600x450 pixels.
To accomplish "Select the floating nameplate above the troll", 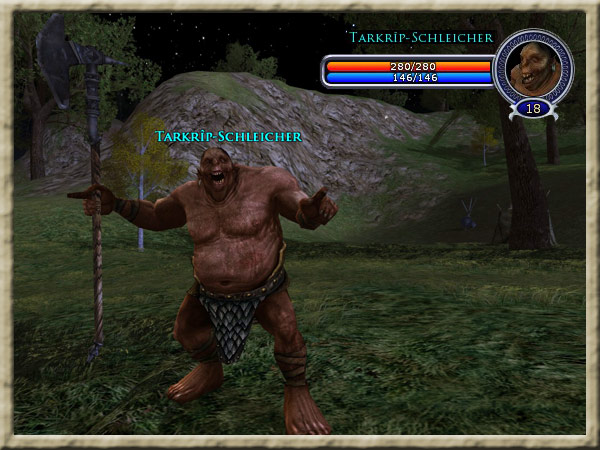I will pos(228,135).
